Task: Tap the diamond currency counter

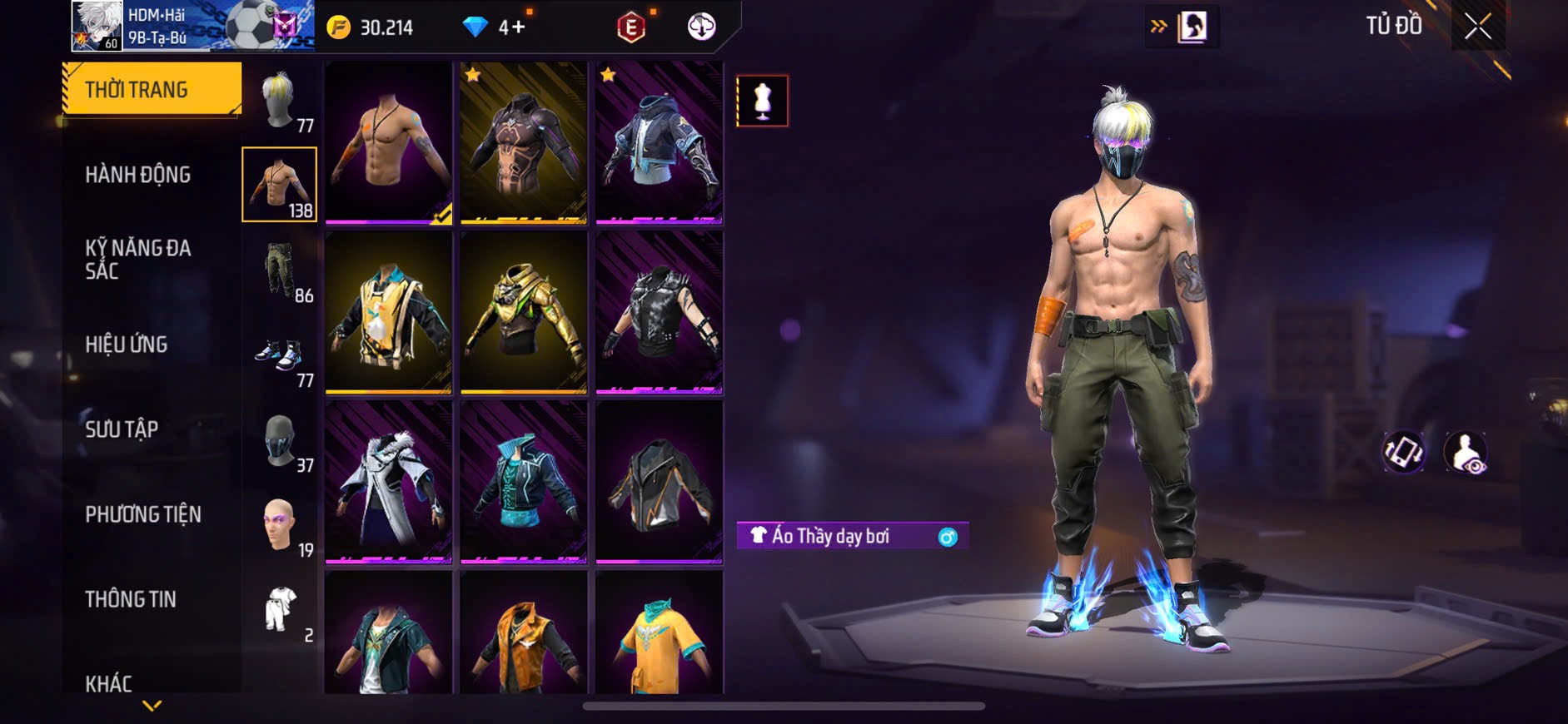Action: point(494,27)
